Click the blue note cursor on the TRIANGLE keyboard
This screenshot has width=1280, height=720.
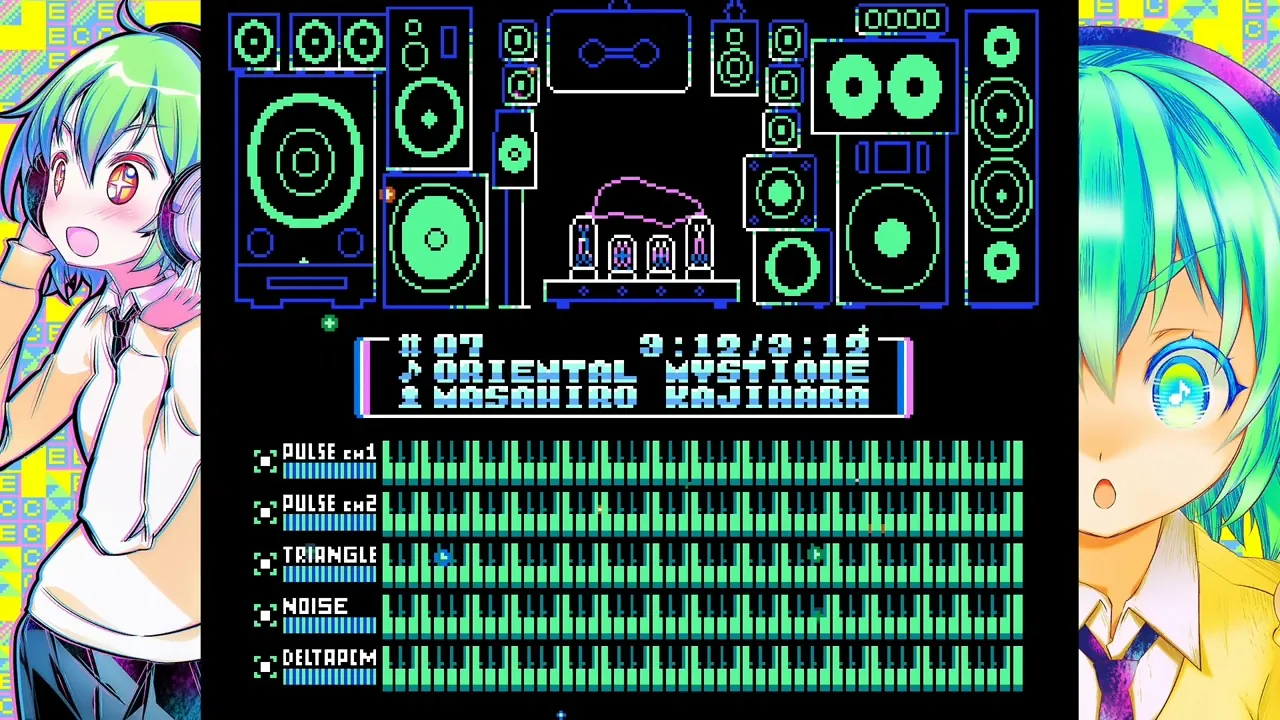443,557
